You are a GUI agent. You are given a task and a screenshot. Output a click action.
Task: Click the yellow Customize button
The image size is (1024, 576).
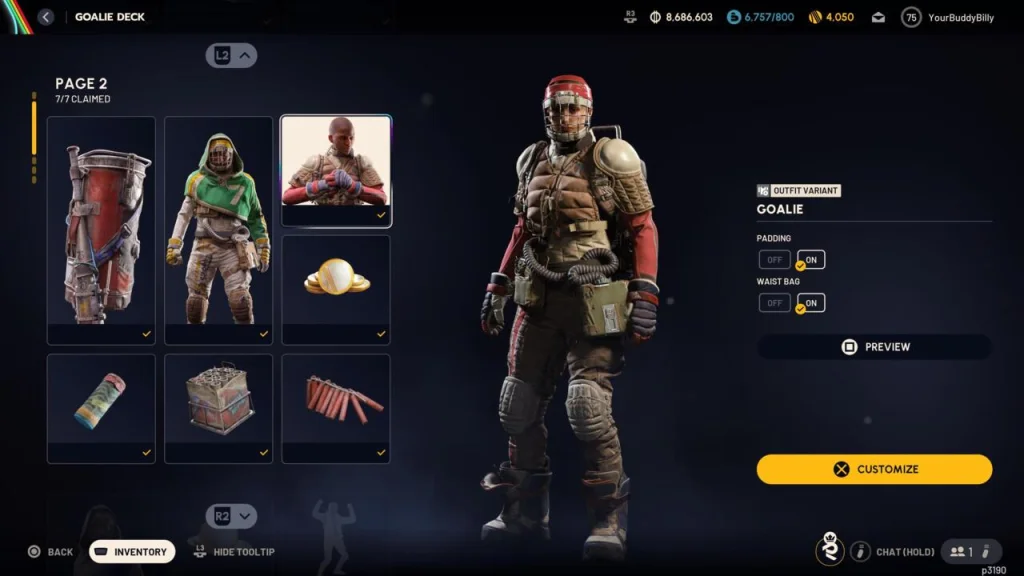[874, 469]
